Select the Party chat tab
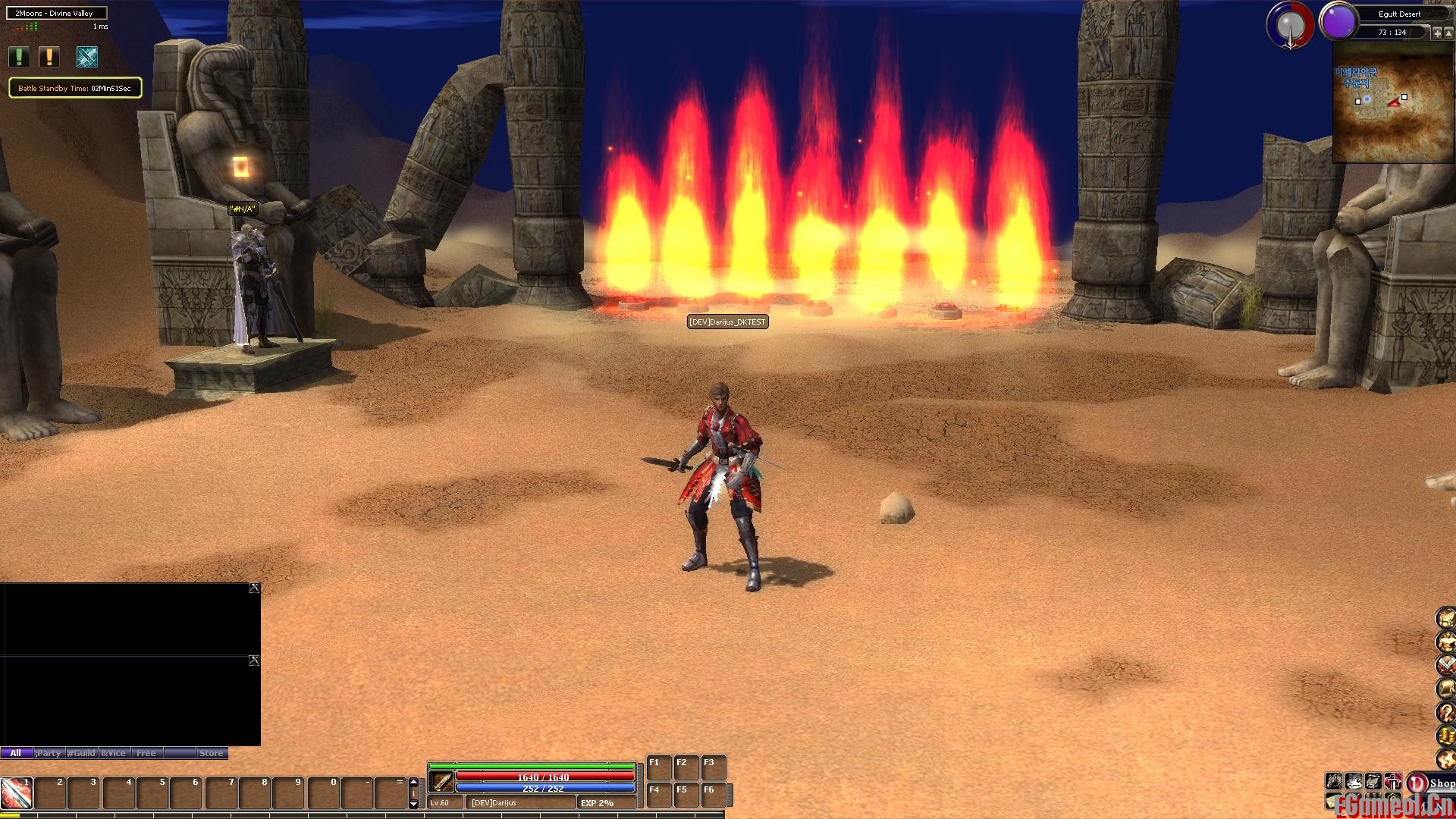 [49, 753]
